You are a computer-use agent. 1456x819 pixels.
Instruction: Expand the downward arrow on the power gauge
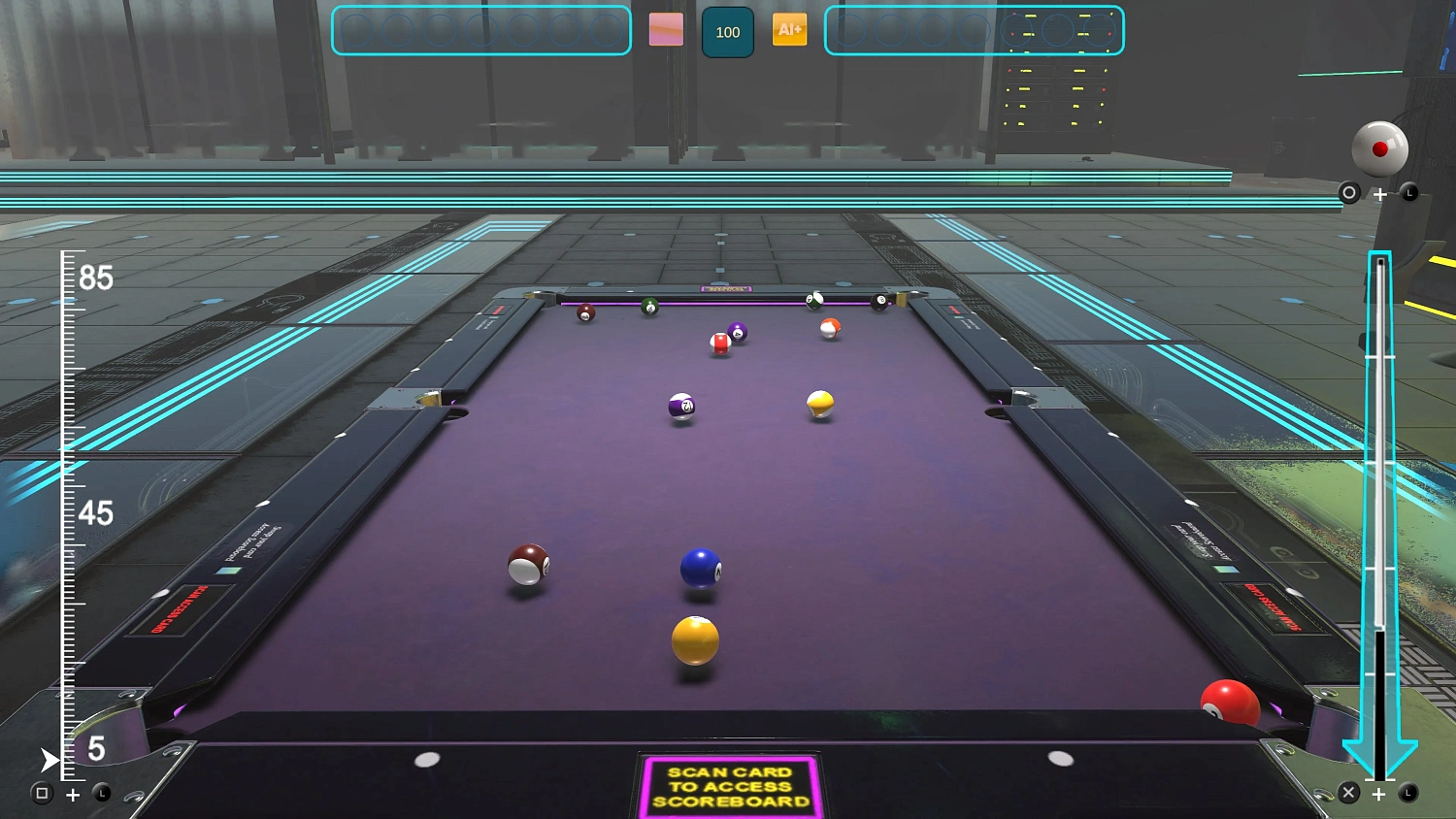pyautogui.click(x=1379, y=752)
